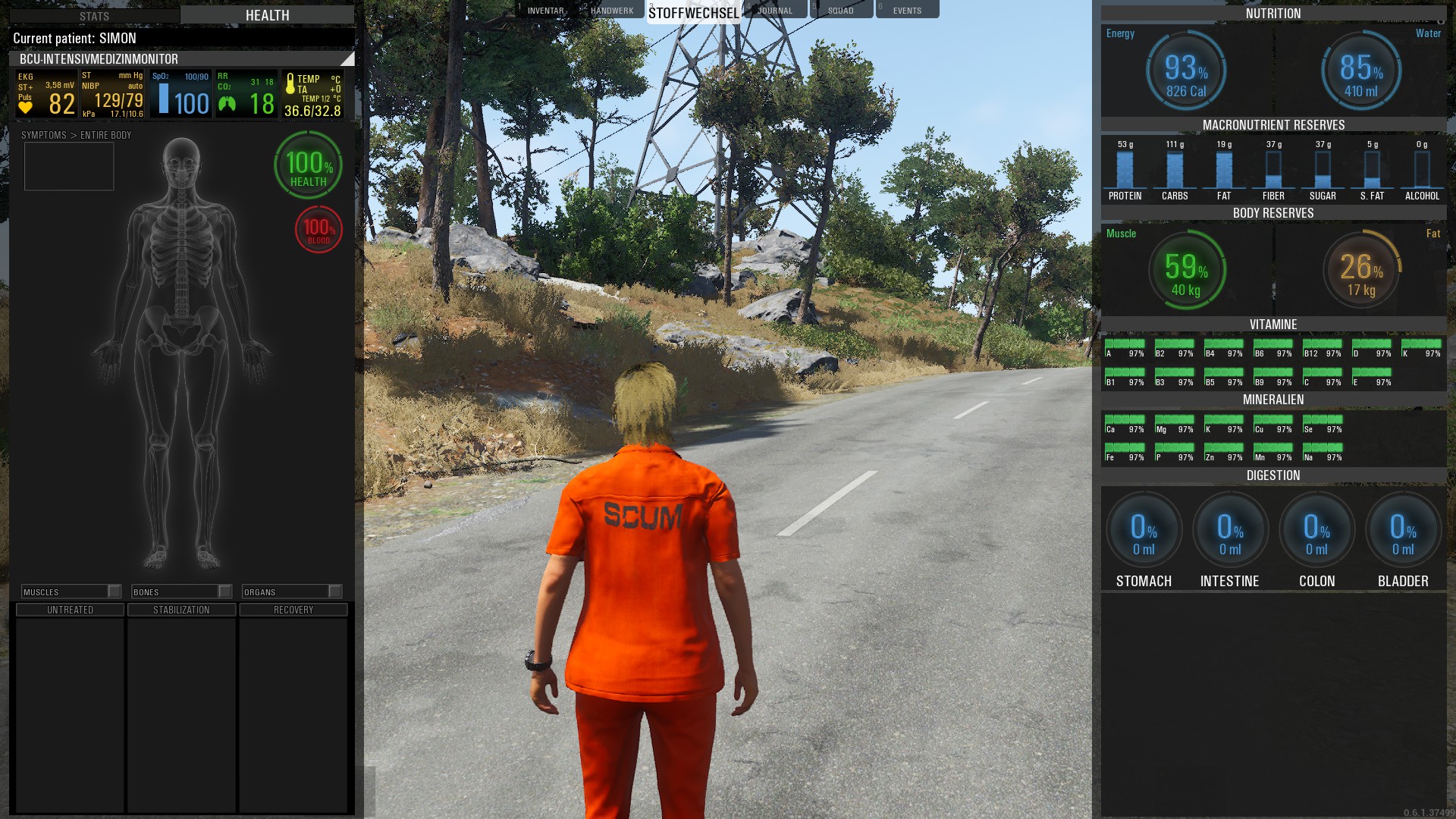Collapse the BCU-Intensivmedizinmonitor panel corner
The image size is (1456, 819).
(x=347, y=59)
